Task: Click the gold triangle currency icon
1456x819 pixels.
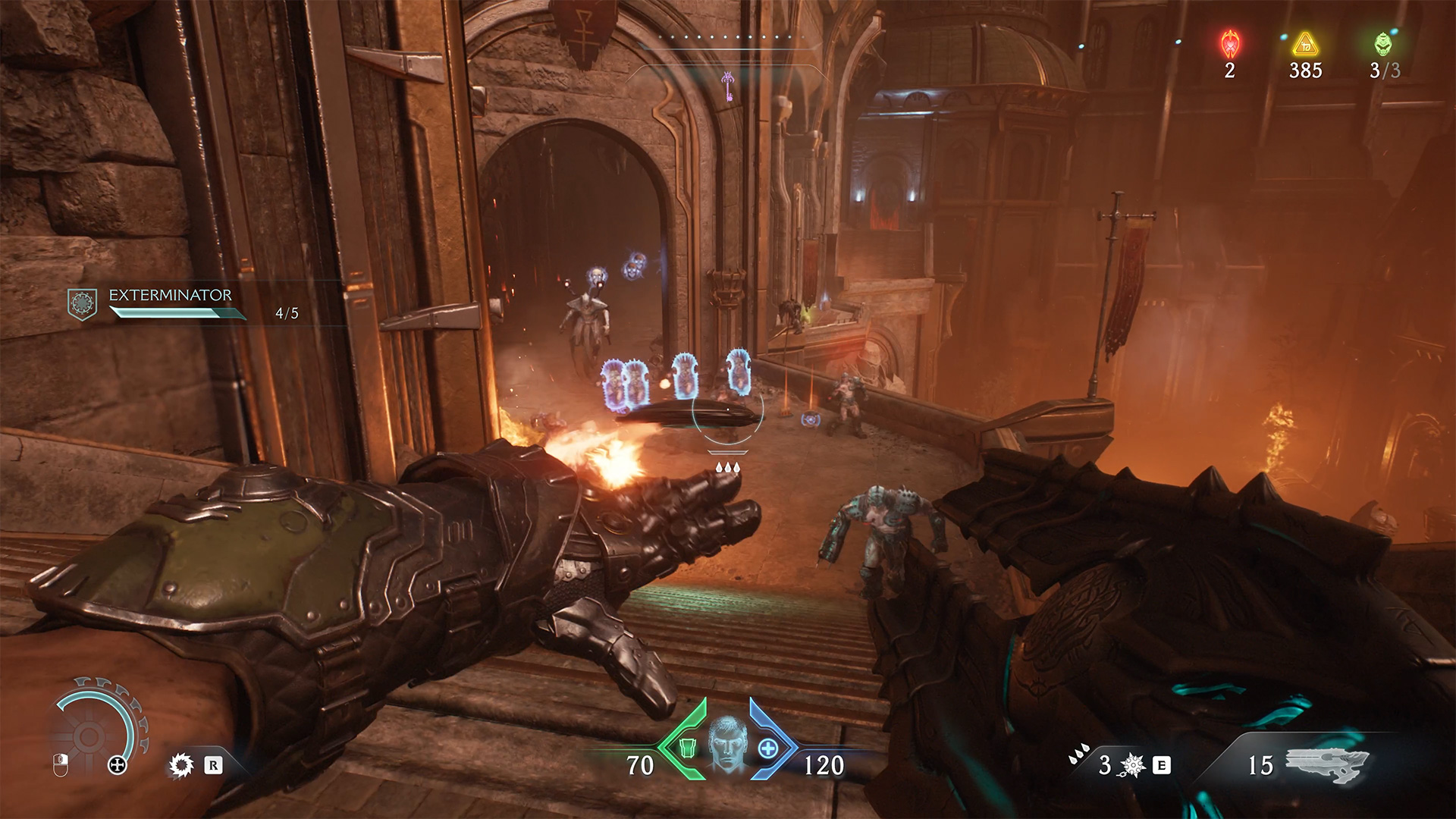Action: (x=1305, y=44)
